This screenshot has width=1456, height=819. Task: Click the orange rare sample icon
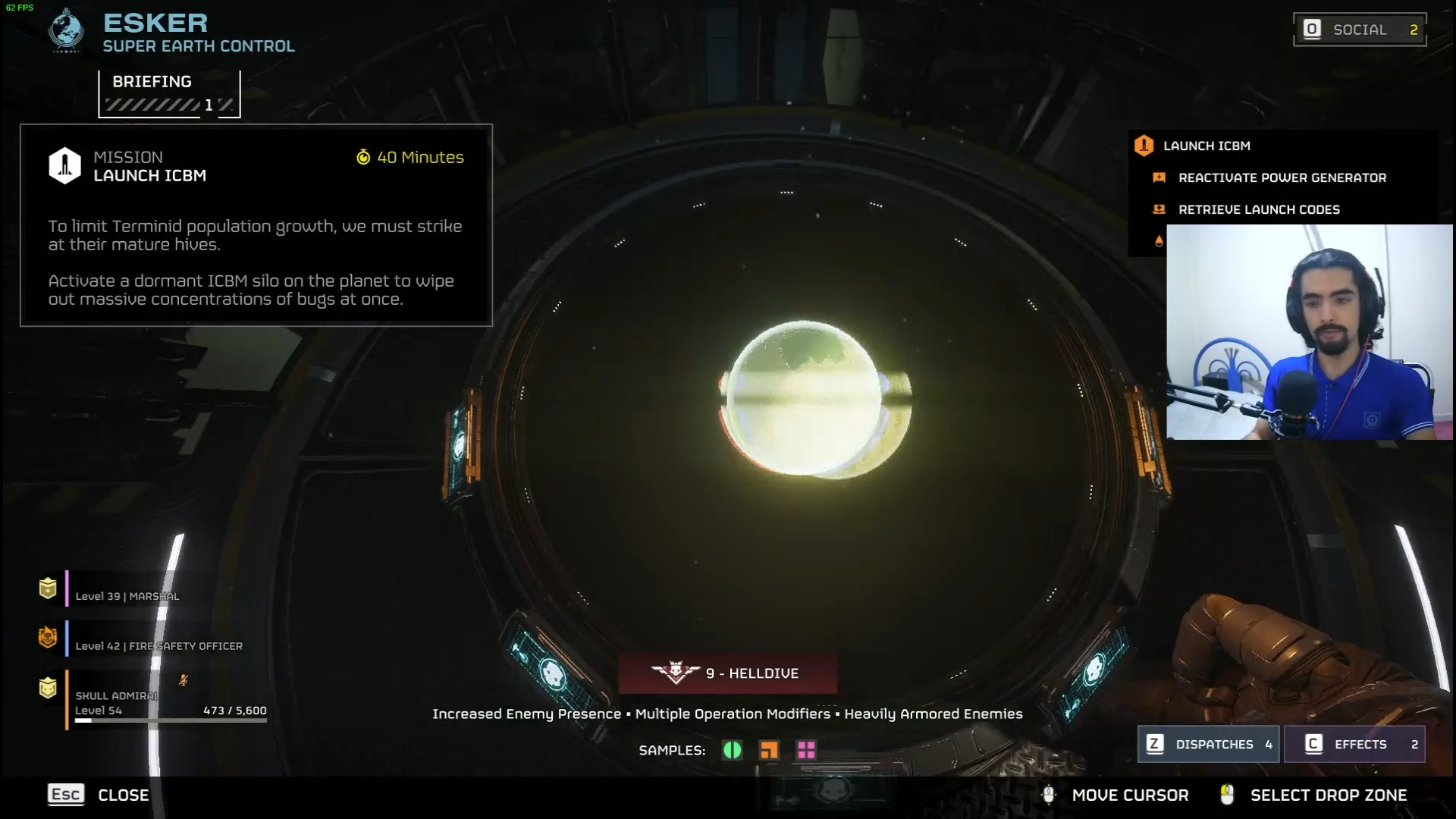point(769,750)
